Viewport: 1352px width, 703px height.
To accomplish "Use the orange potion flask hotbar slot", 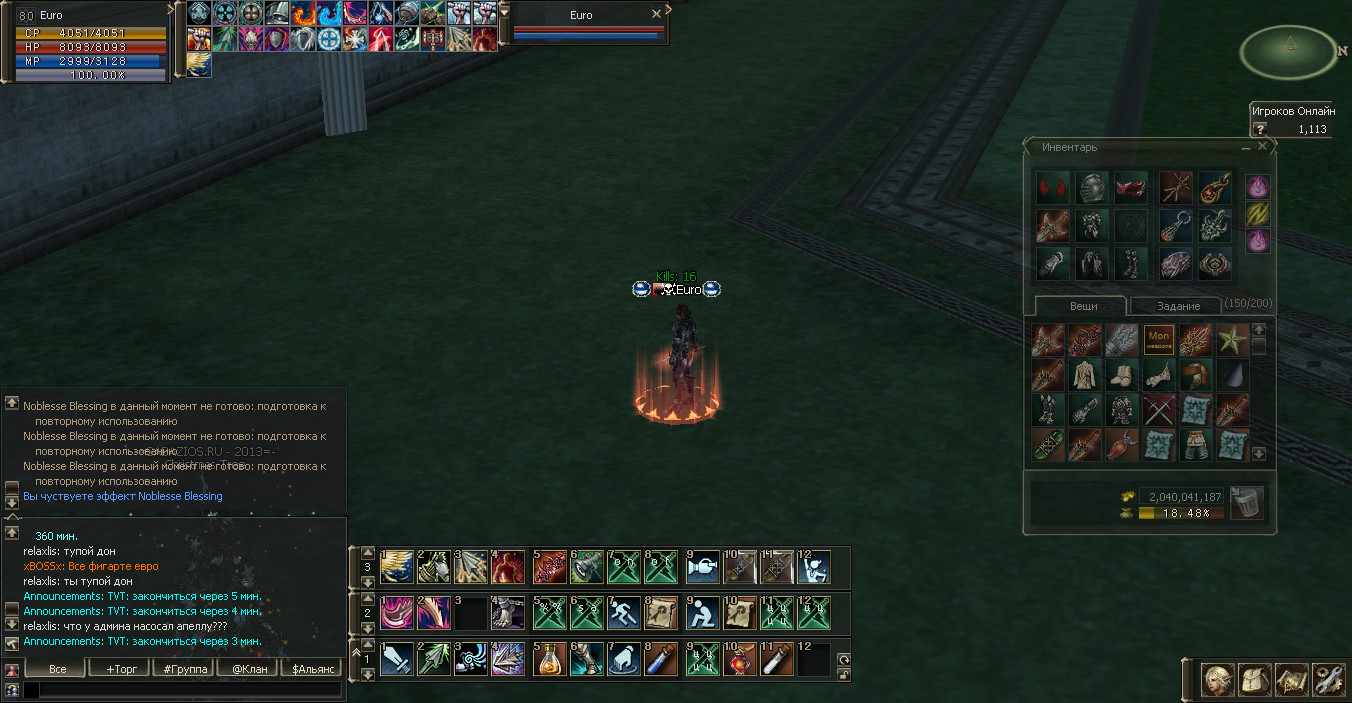I will [x=550, y=660].
